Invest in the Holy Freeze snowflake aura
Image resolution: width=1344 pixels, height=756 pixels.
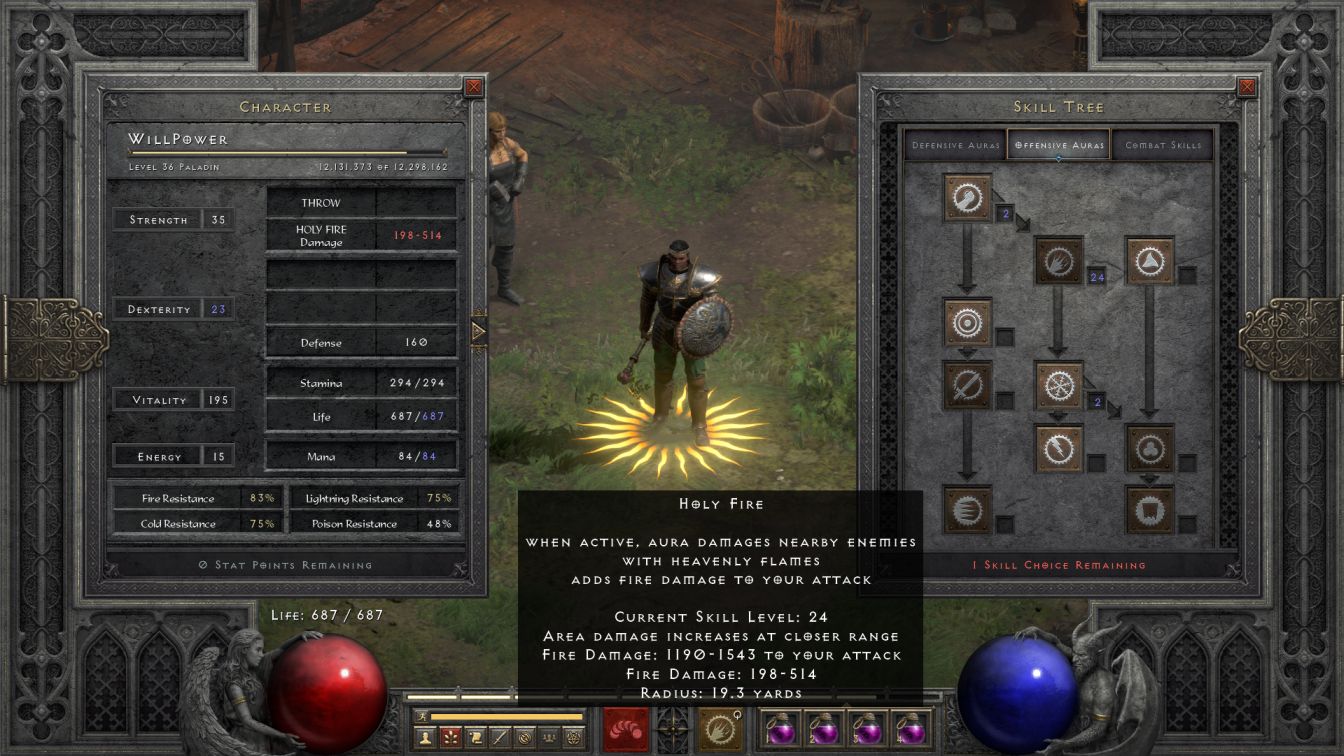[x=1059, y=385]
